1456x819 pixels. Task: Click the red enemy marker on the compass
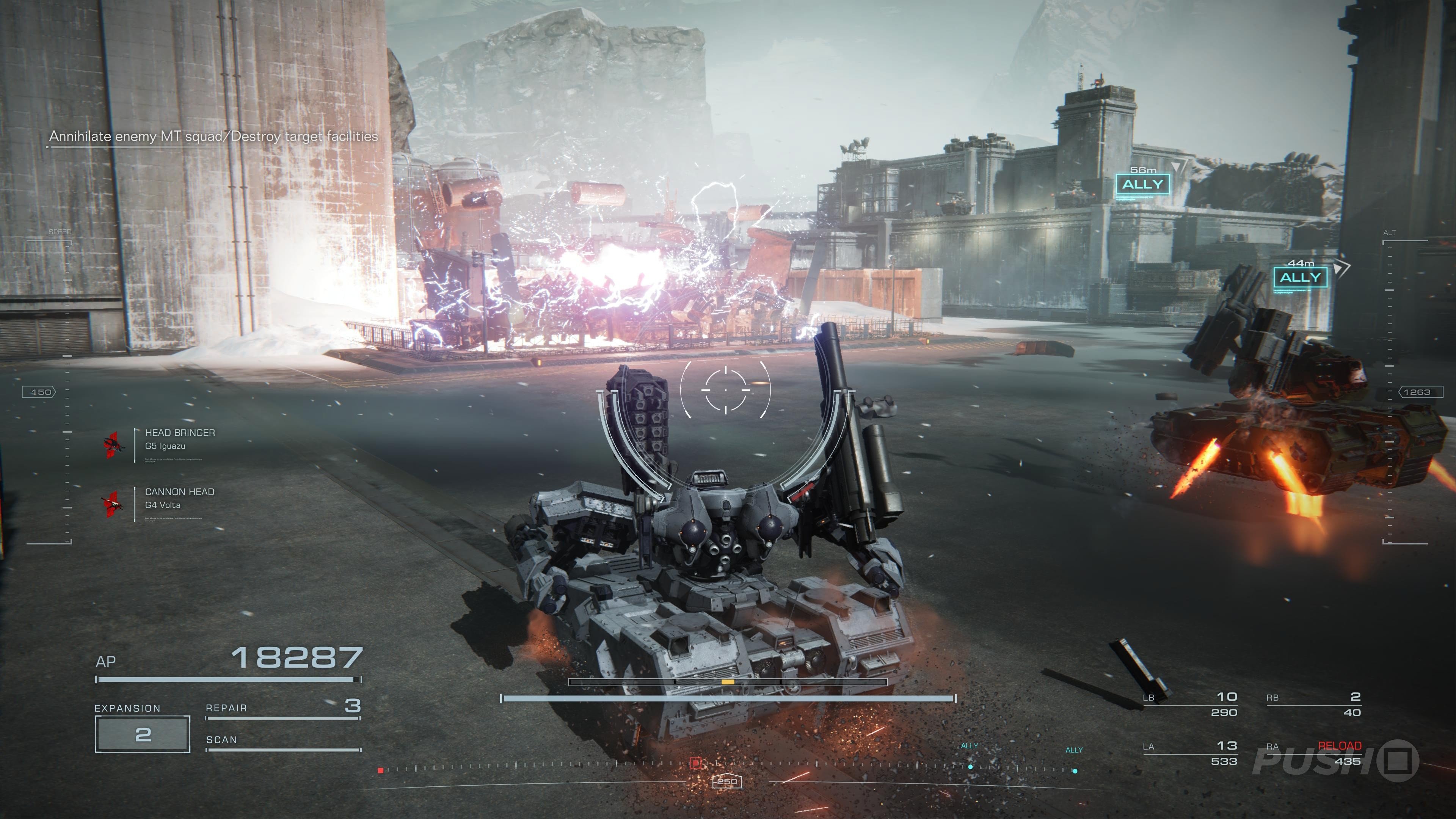pos(697,763)
